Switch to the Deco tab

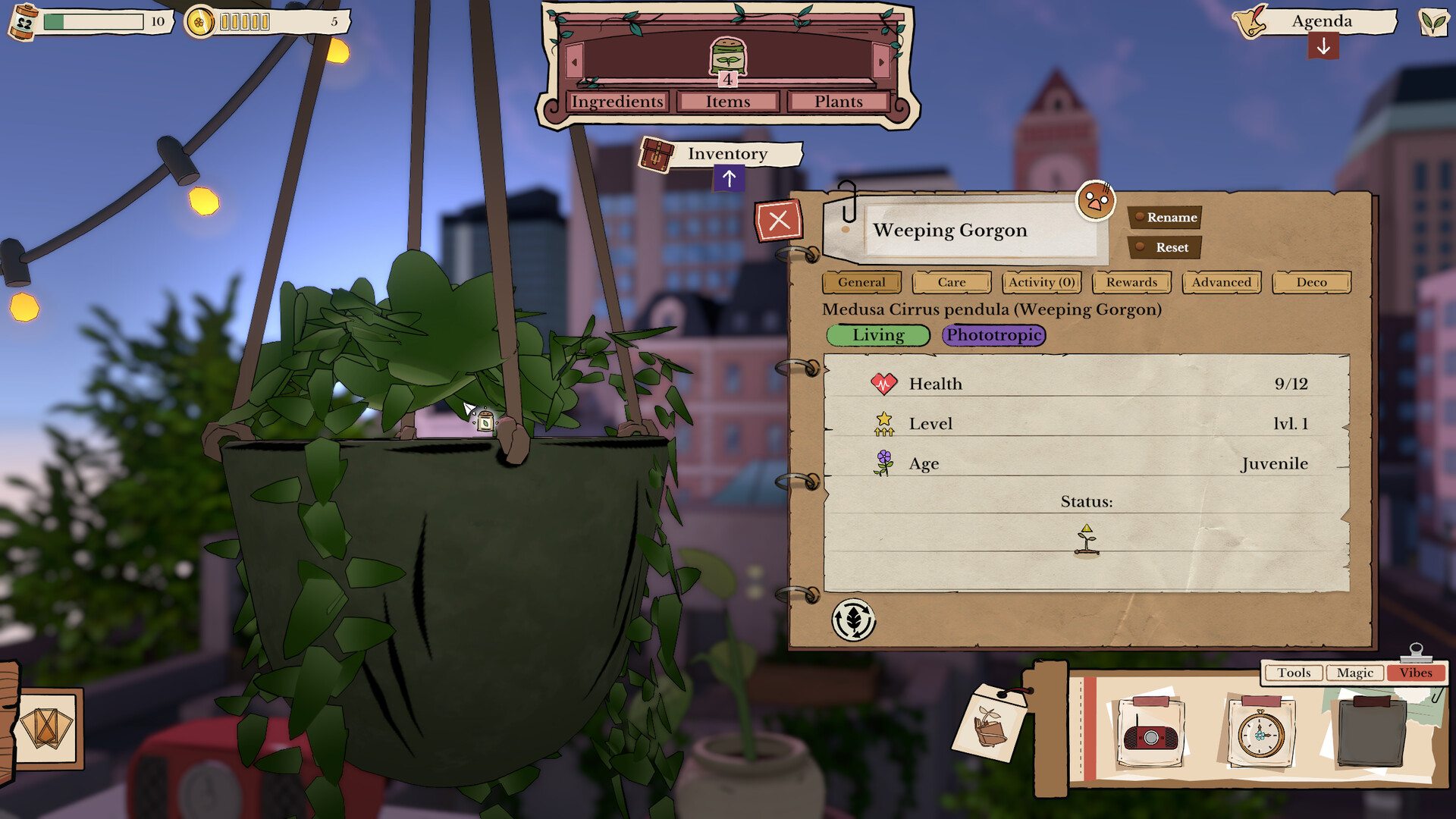point(1311,282)
